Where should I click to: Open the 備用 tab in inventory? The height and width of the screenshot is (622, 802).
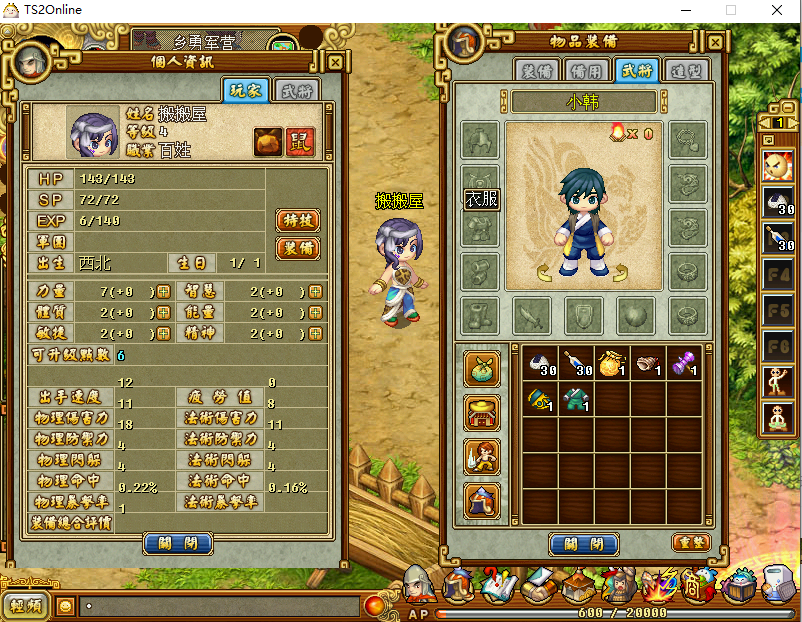(x=587, y=71)
